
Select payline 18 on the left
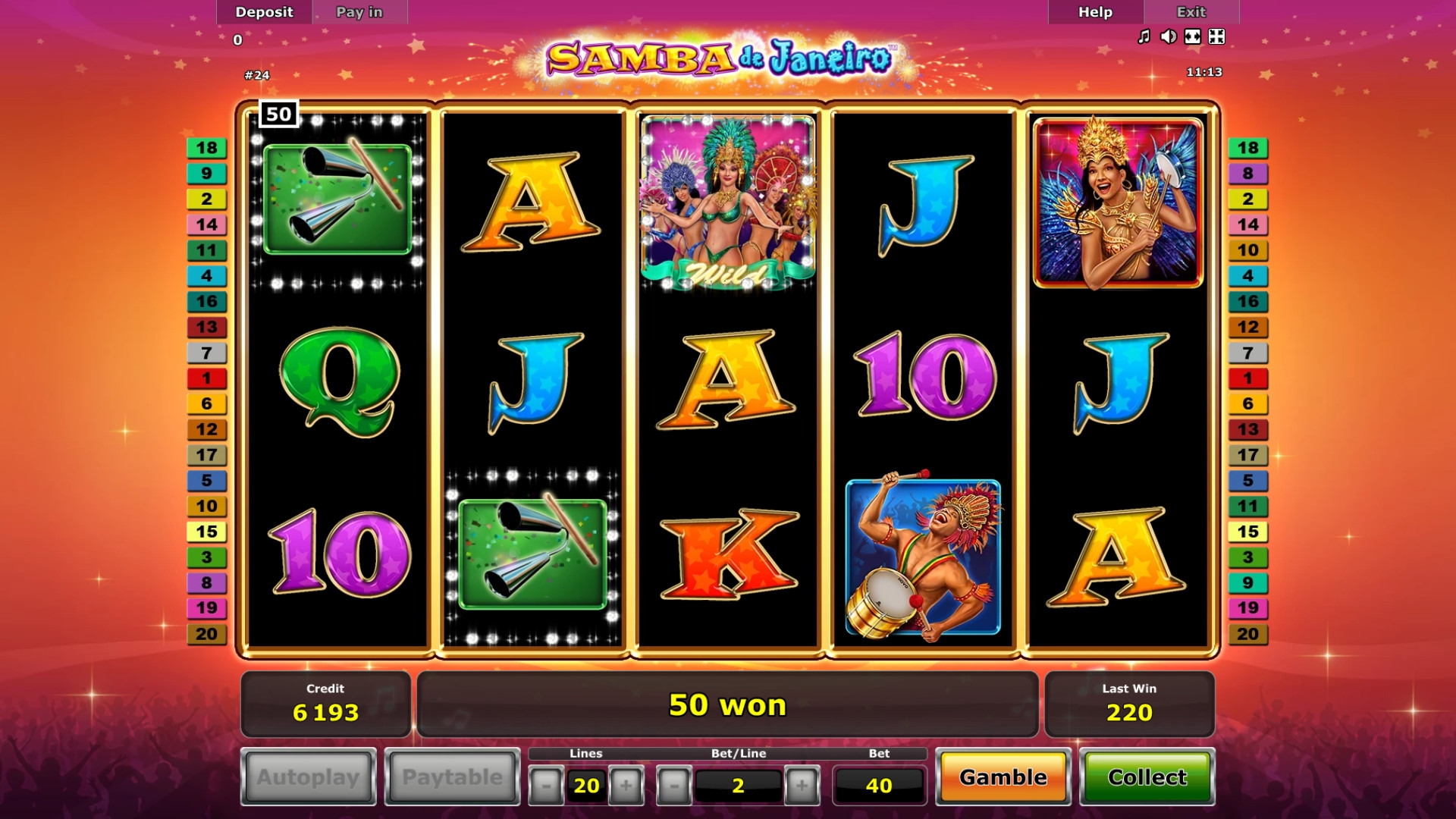[x=206, y=148]
